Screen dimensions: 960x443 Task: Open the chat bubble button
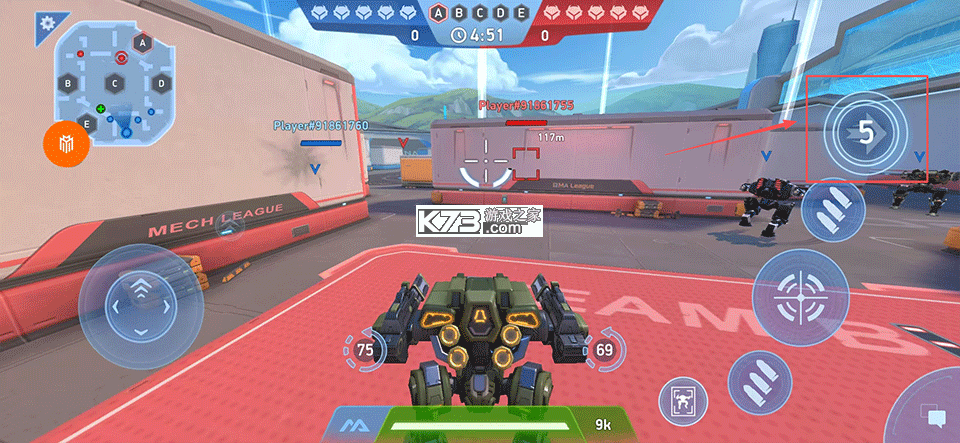pos(935,417)
